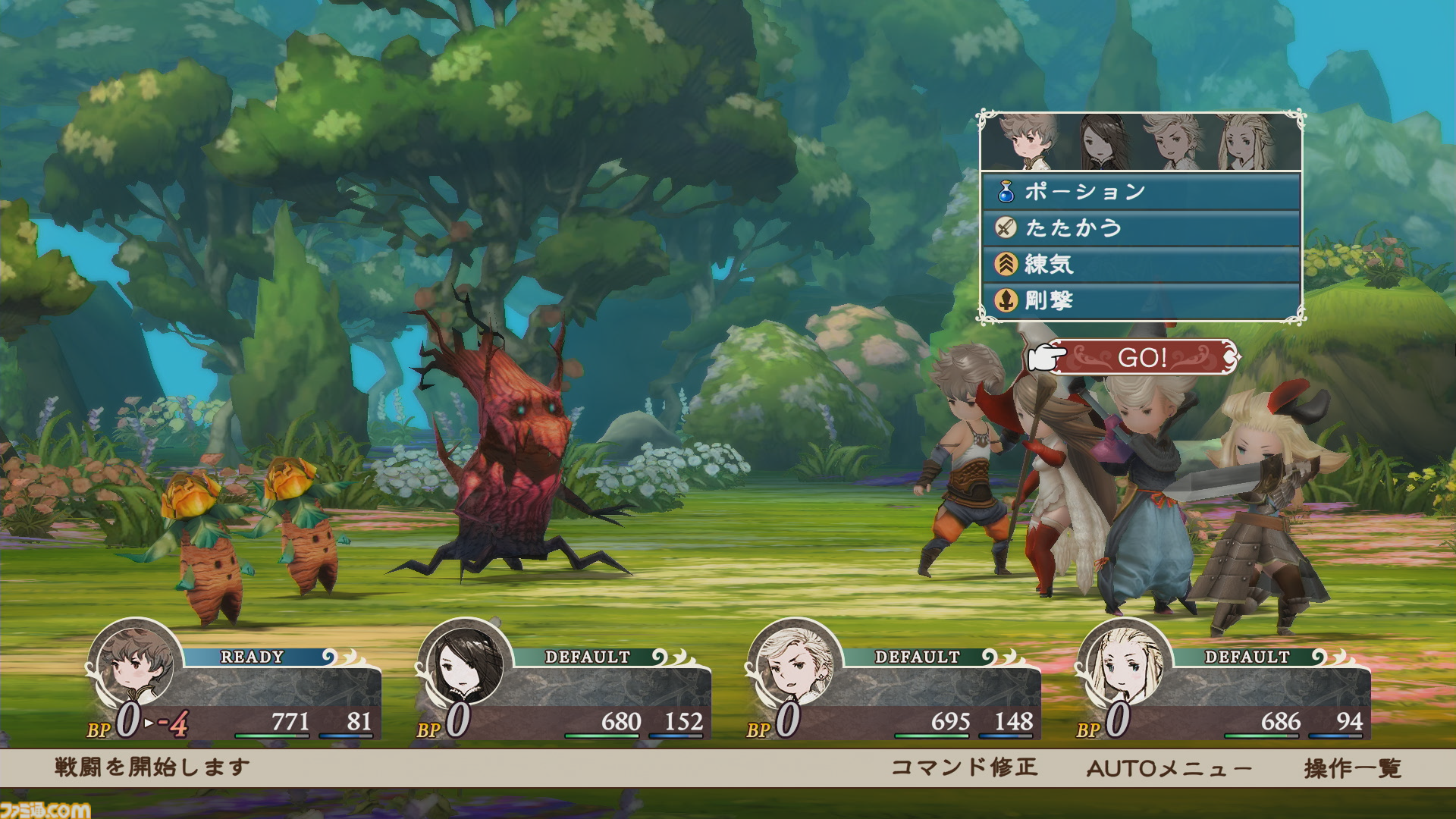Select the black-haired girl's status panel
This screenshot has width=1456, height=819.
pyautogui.click(x=565, y=686)
